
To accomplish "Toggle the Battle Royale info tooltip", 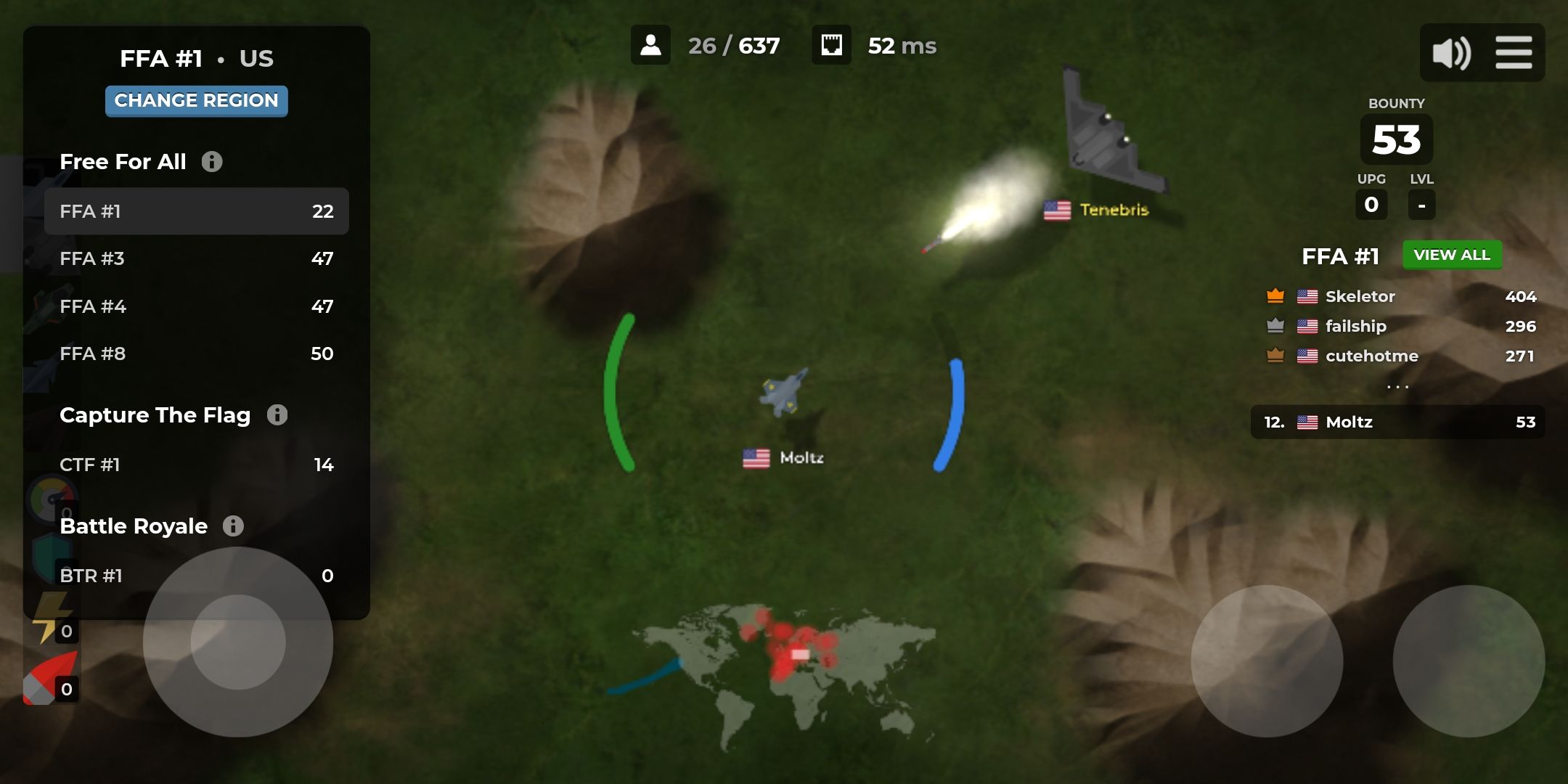I will coord(233,526).
